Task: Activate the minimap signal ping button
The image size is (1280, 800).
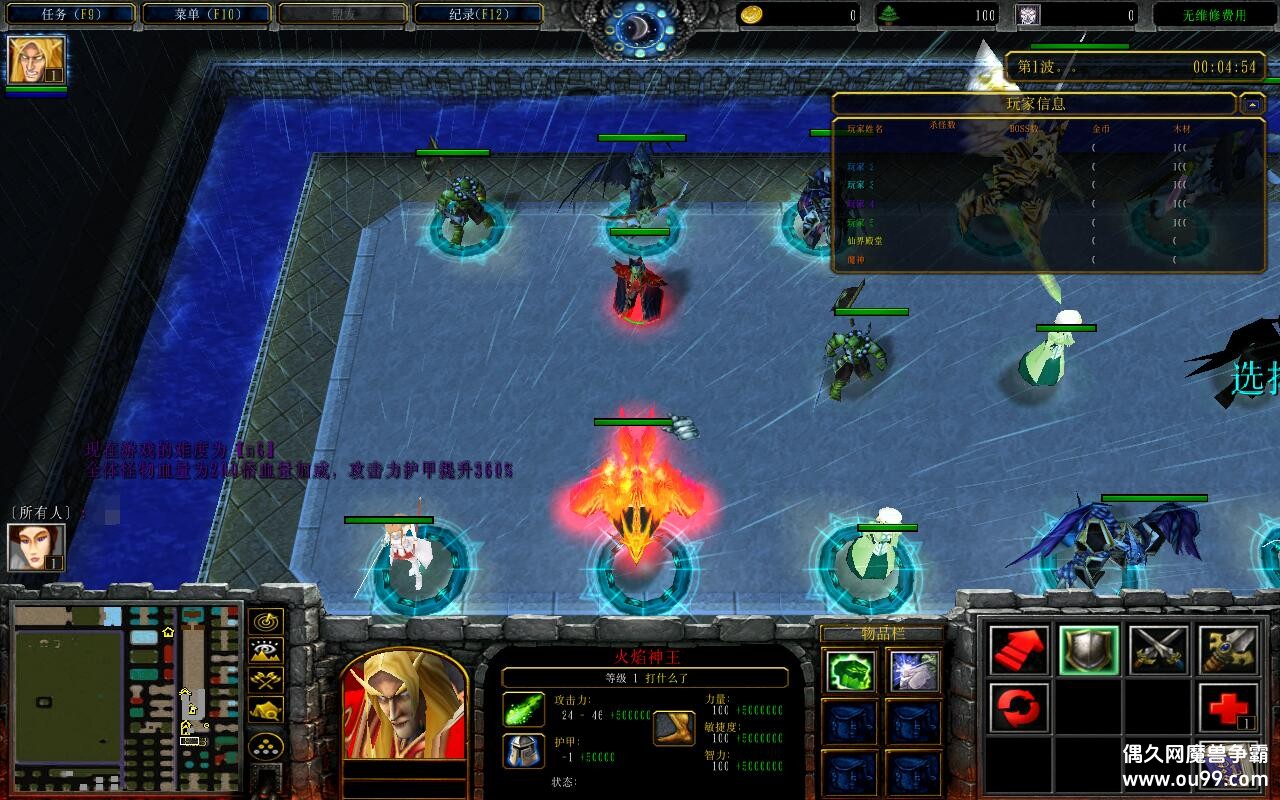Action: click(265, 622)
